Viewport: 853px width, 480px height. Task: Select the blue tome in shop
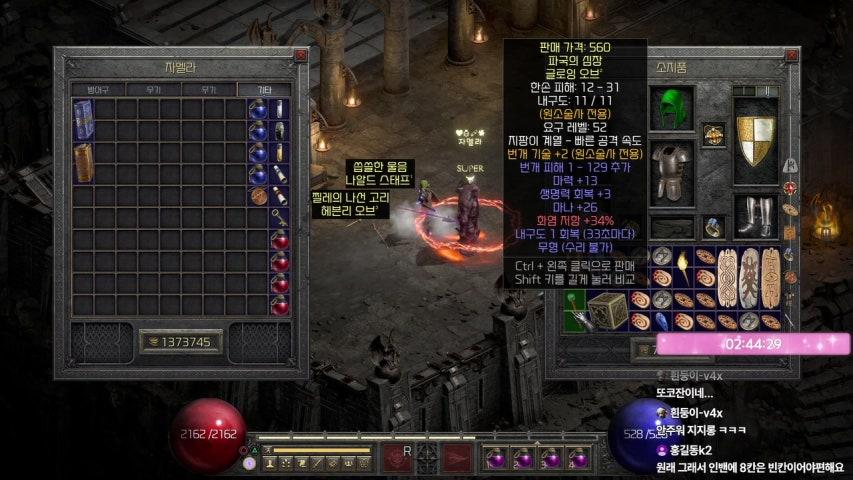pyautogui.click(x=84, y=120)
